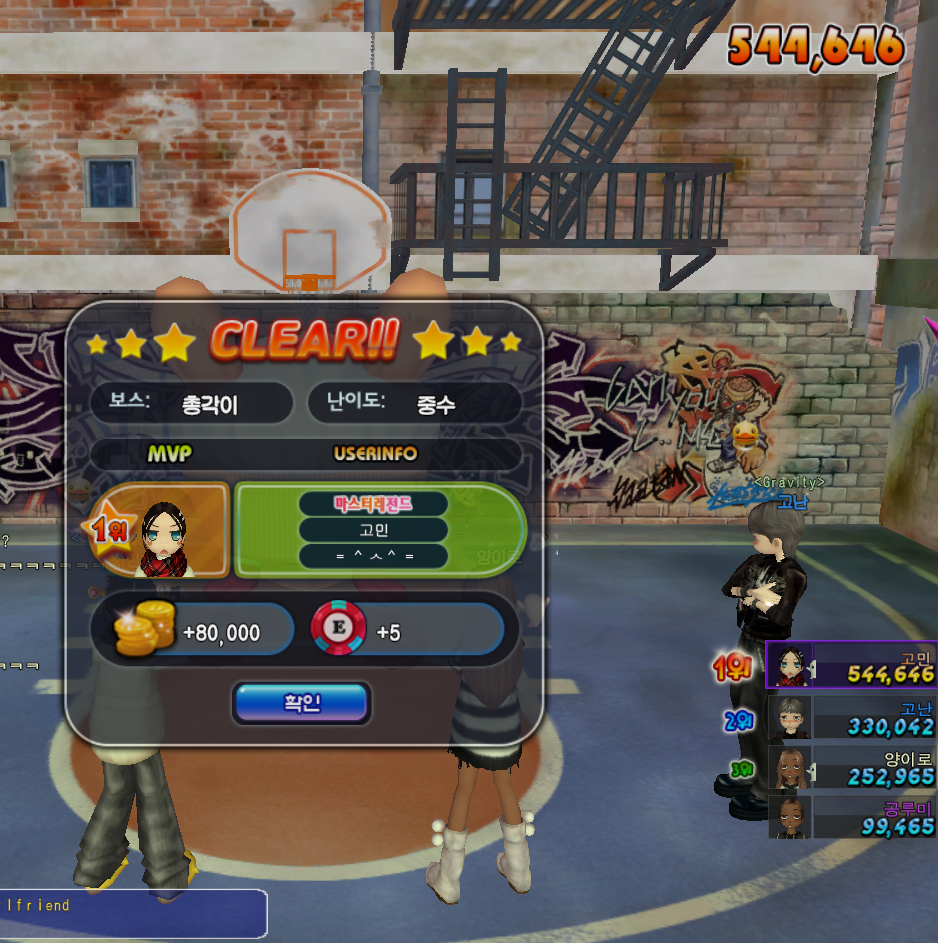The height and width of the screenshot is (943, 938).
Task: Select 고민's first-place row in the ranking
Action: [851, 665]
